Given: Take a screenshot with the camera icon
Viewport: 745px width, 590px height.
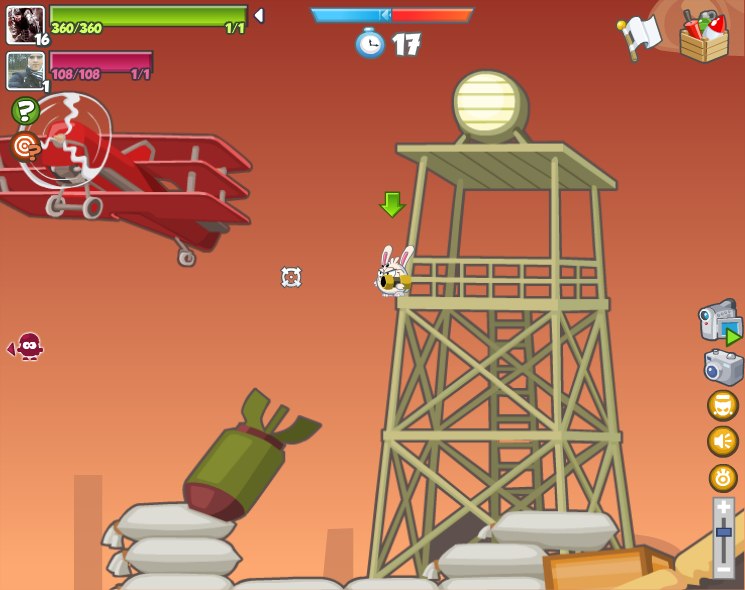Looking at the screenshot, I should [723, 367].
